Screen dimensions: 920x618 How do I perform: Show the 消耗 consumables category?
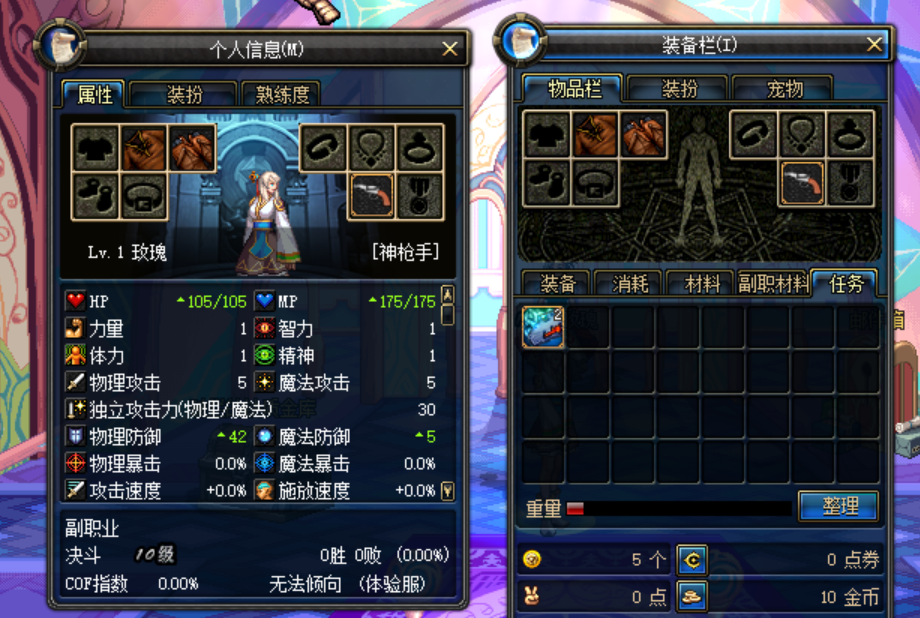pyautogui.click(x=629, y=284)
